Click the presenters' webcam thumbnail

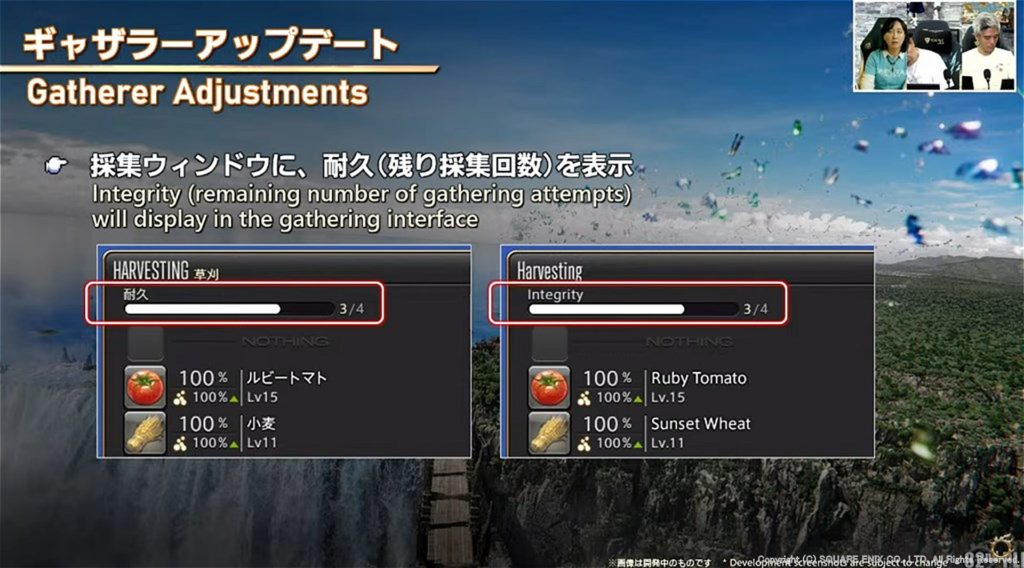click(935, 47)
